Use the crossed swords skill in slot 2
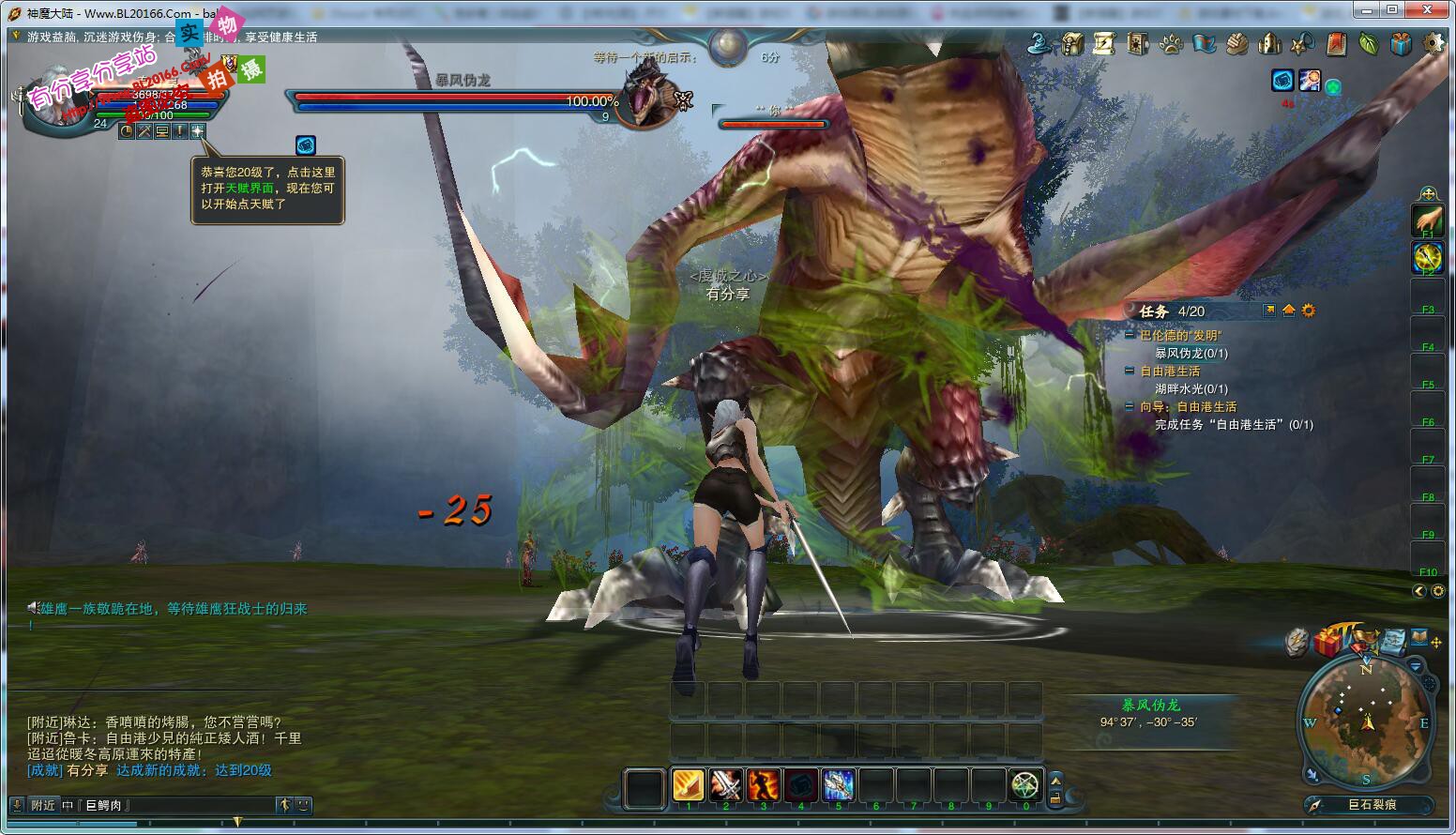Viewport: 1456px width, 835px height. tap(725, 784)
